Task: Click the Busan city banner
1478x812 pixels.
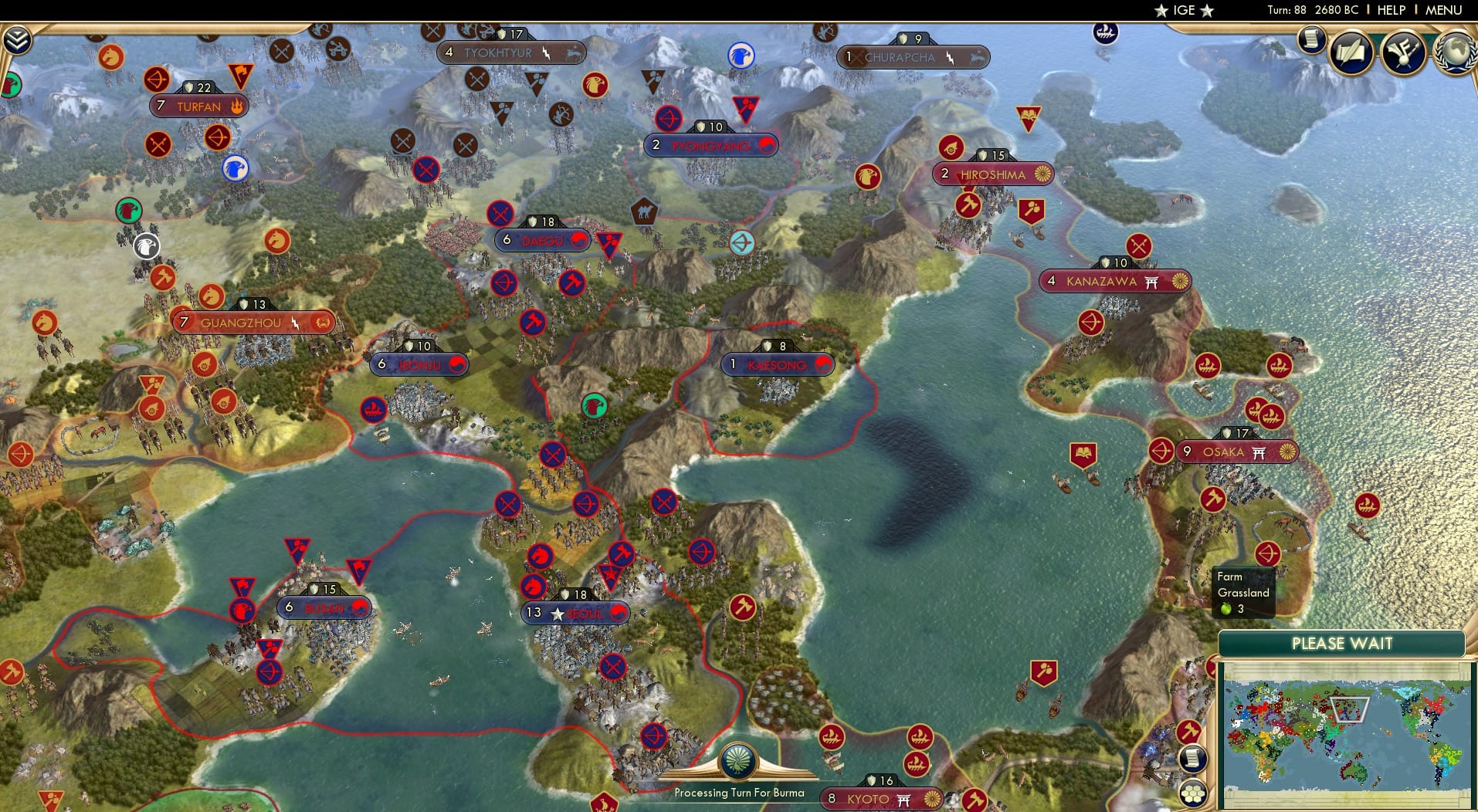Action: pyautogui.click(x=323, y=607)
